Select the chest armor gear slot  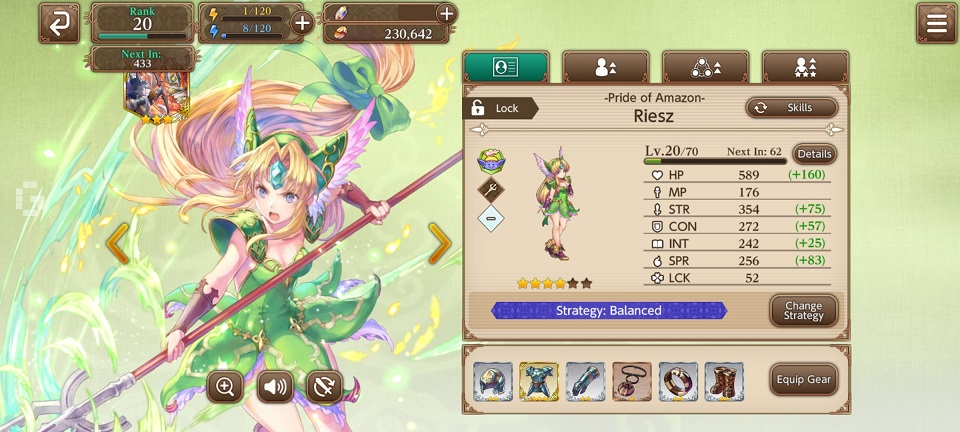(x=539, y=381)
